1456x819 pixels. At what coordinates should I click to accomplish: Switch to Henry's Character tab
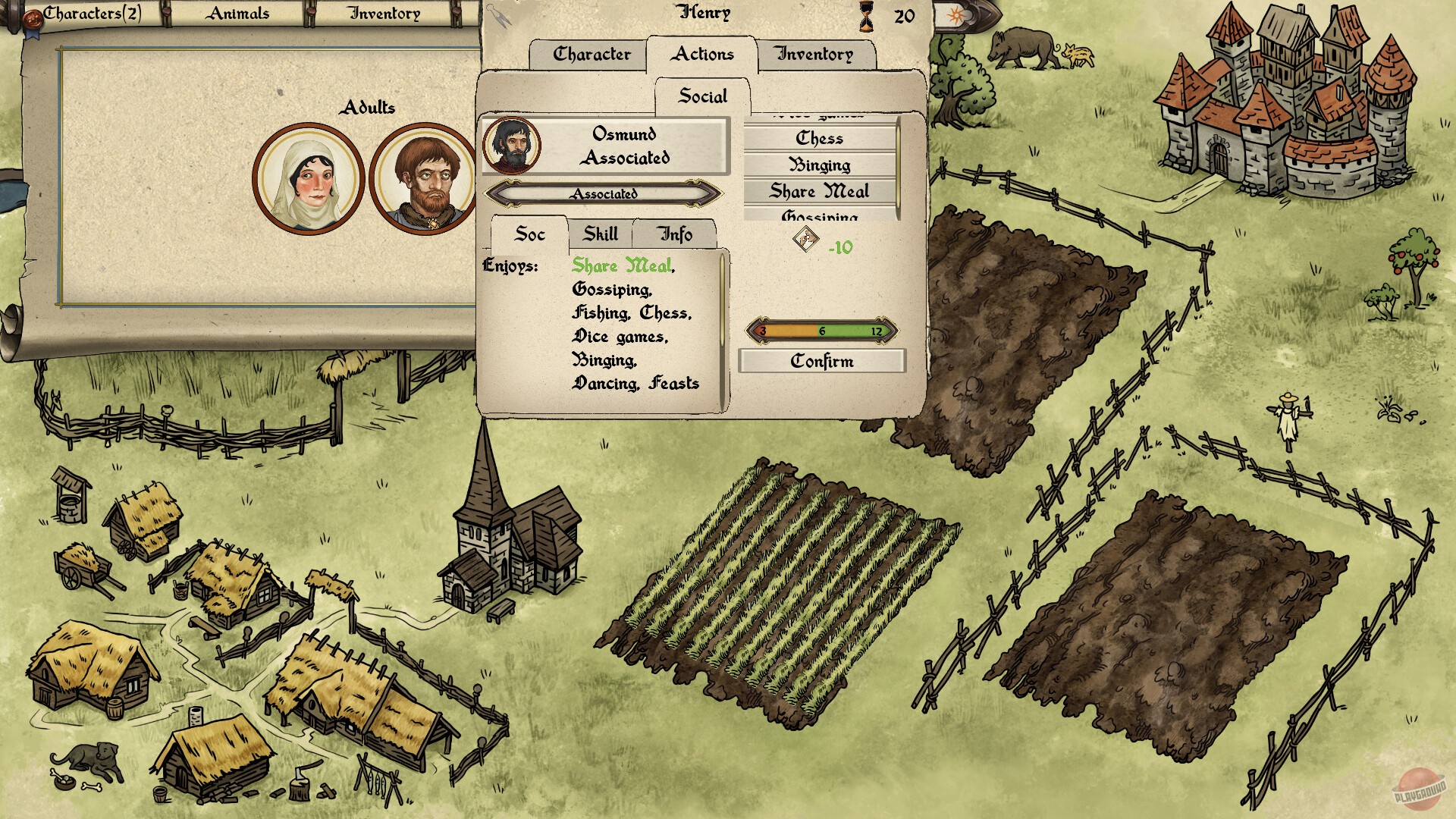pyautogui.click(x=591, y=54)
